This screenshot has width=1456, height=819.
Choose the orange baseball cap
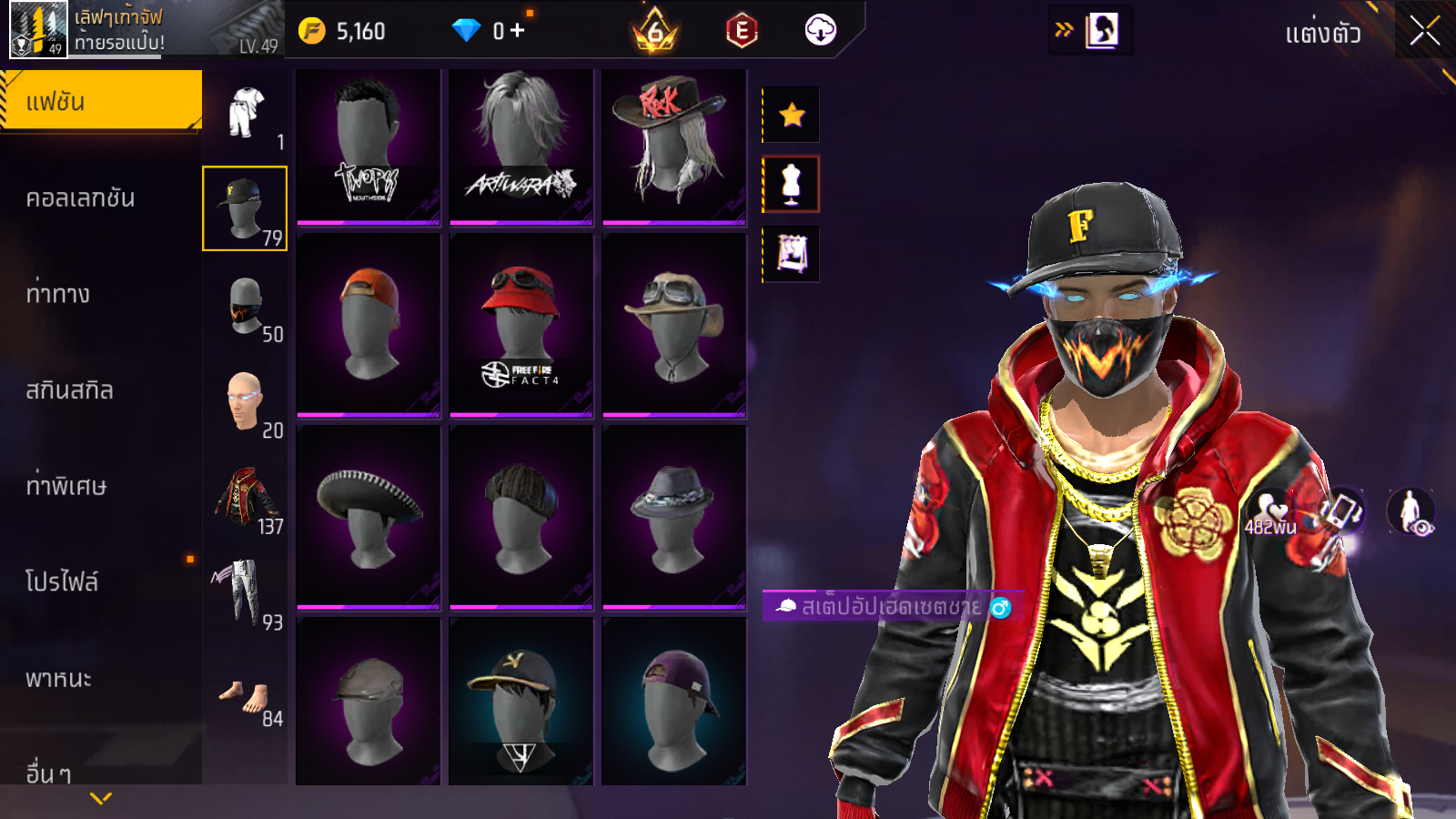click(x=368, y=324)
